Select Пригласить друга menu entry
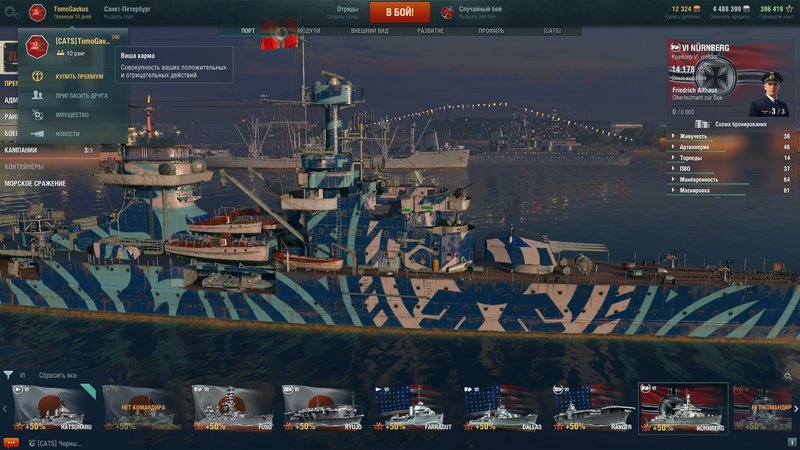Screen dimensions: 800x450 pos(79,95)
